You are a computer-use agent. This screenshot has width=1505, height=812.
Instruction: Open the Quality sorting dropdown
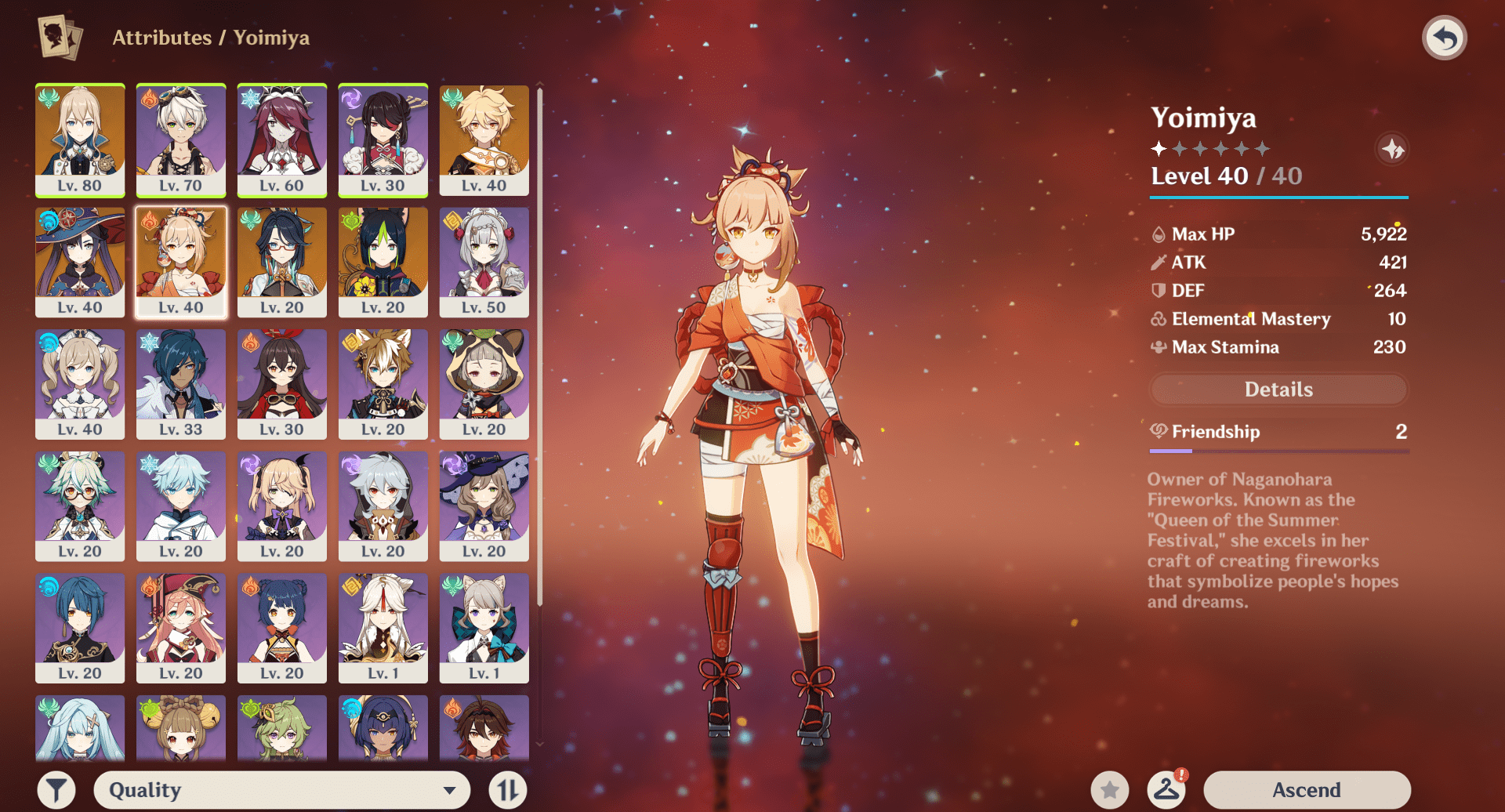(x=282, y=789)
